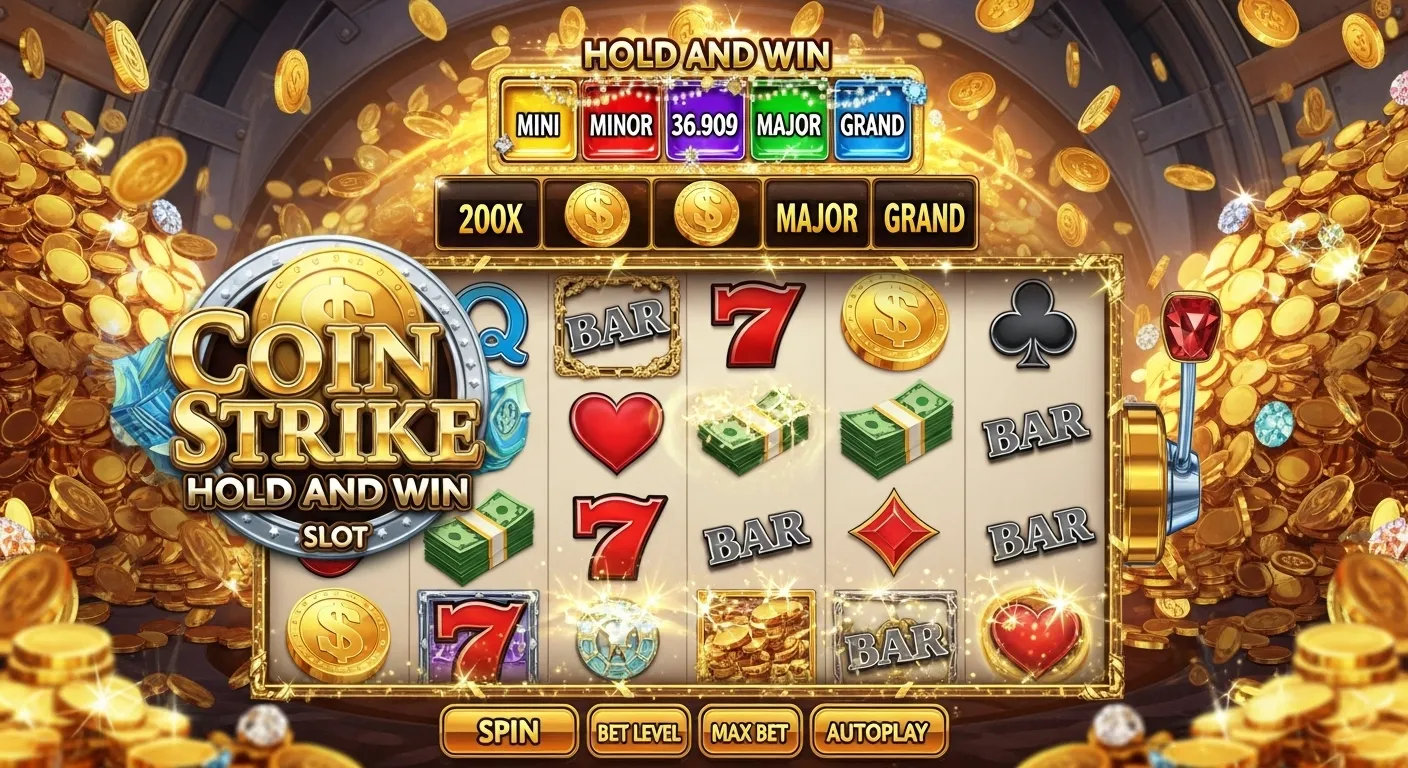
Task: Click the MAJOR label in the multiplier row
Action: click(x=818, y=215)
